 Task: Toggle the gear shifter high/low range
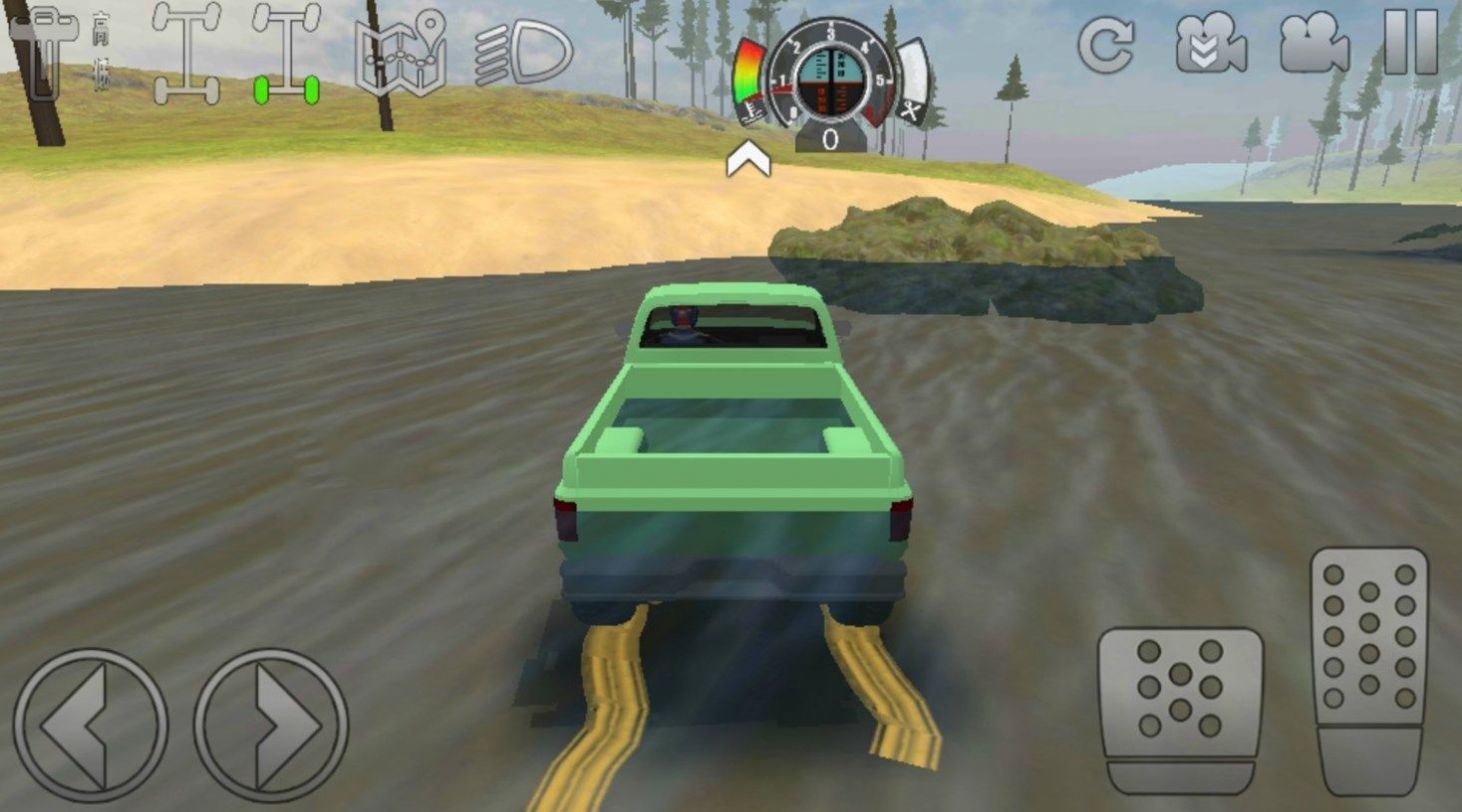(62, 52)
